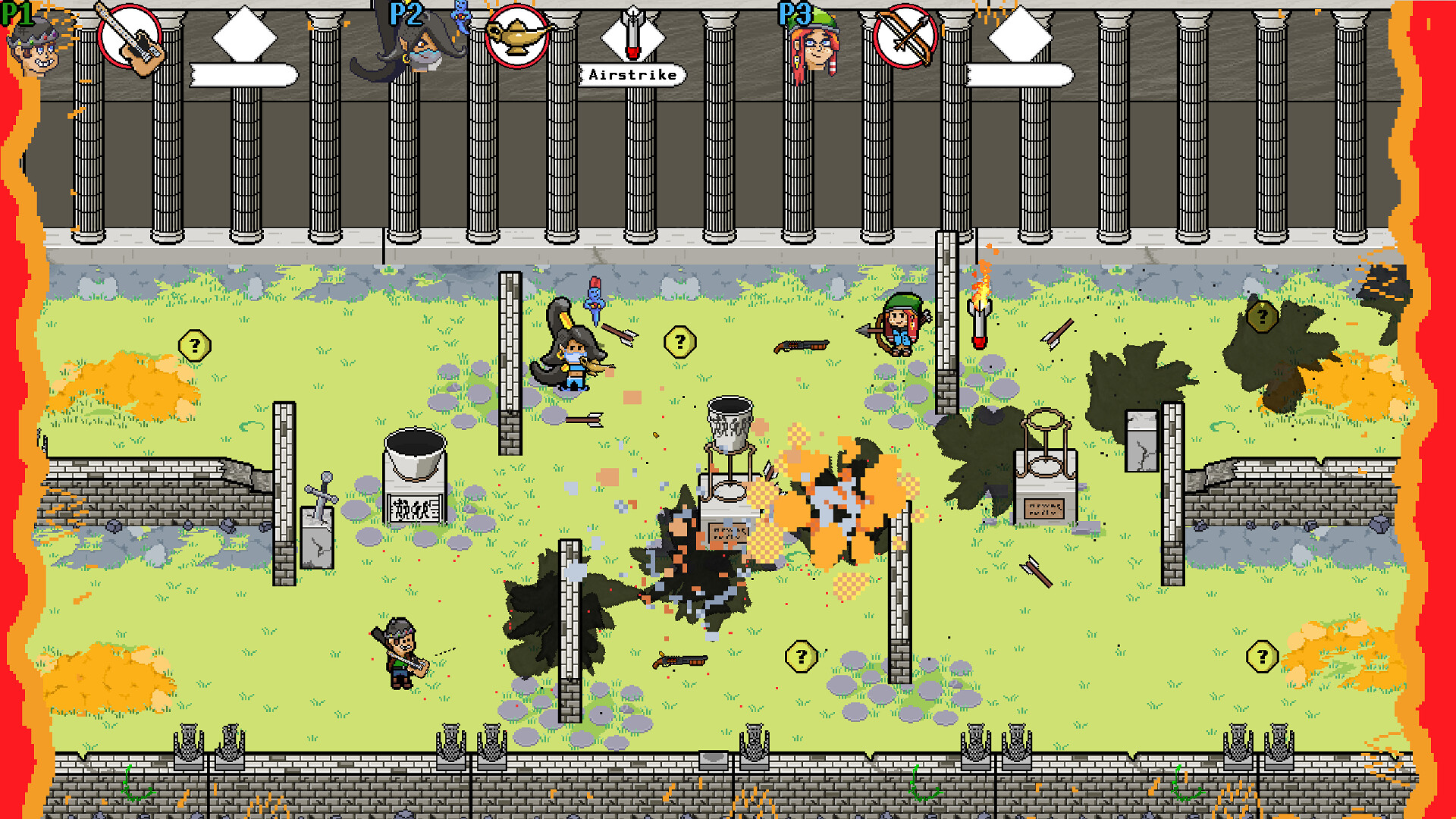
Task: Grab the question mark token near the center arena
Action: (680, 341)
